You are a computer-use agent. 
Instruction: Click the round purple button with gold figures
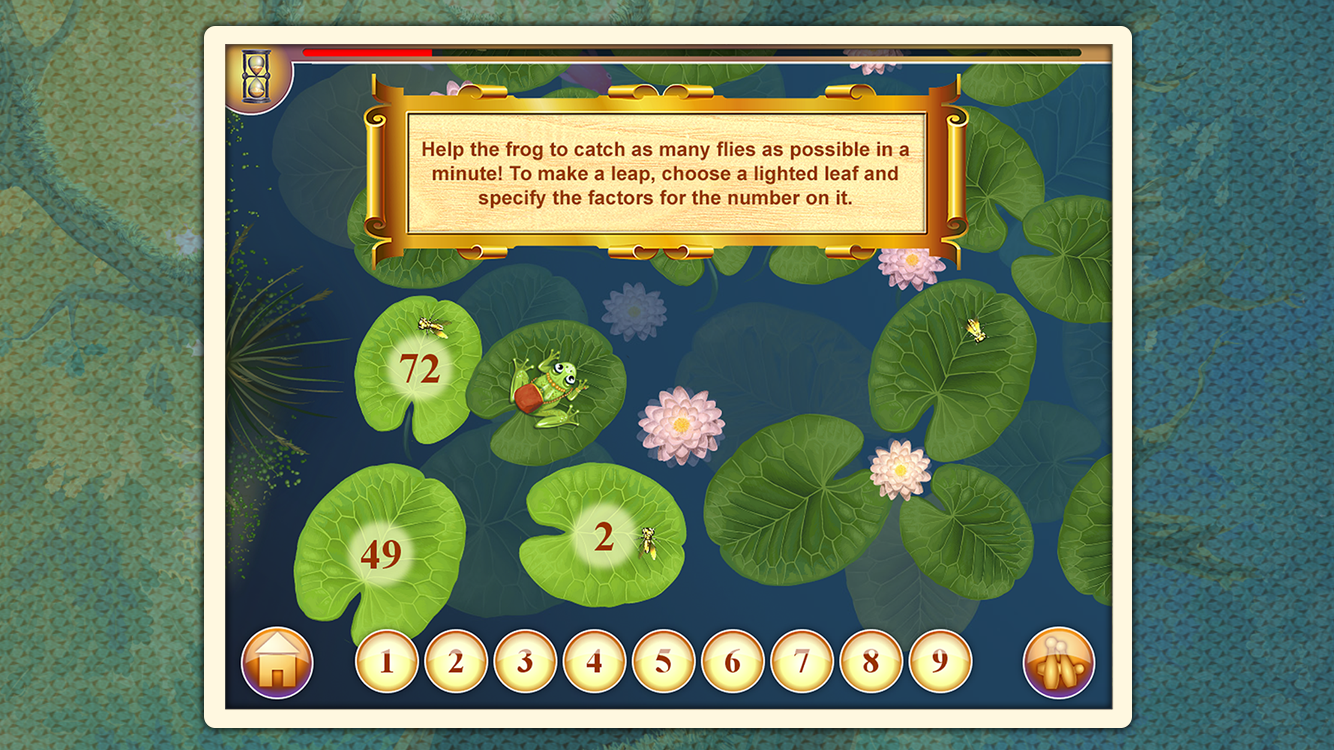(x=1059, y=662)
